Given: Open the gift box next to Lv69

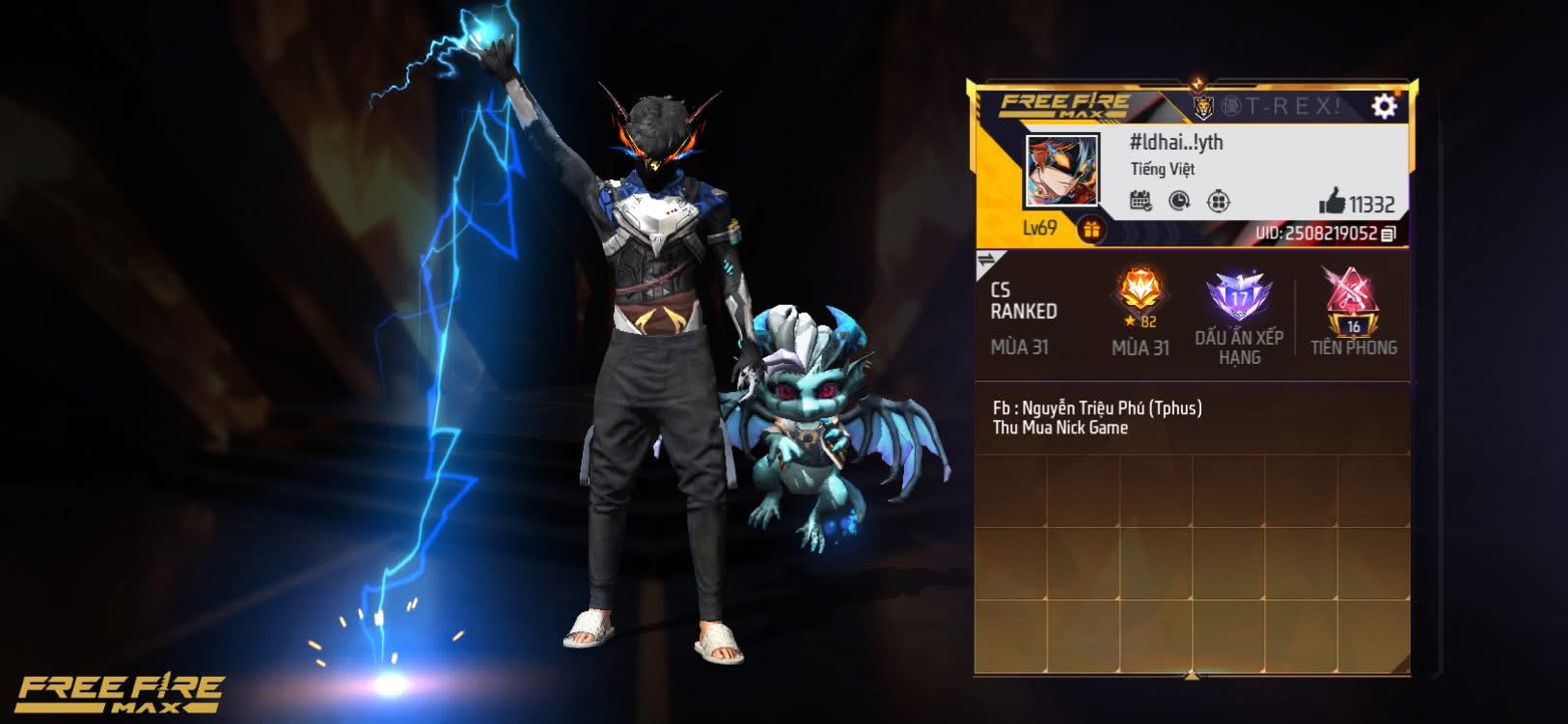Looking at the screenshot, I should pyautogui.click(x=1091, y=231).
